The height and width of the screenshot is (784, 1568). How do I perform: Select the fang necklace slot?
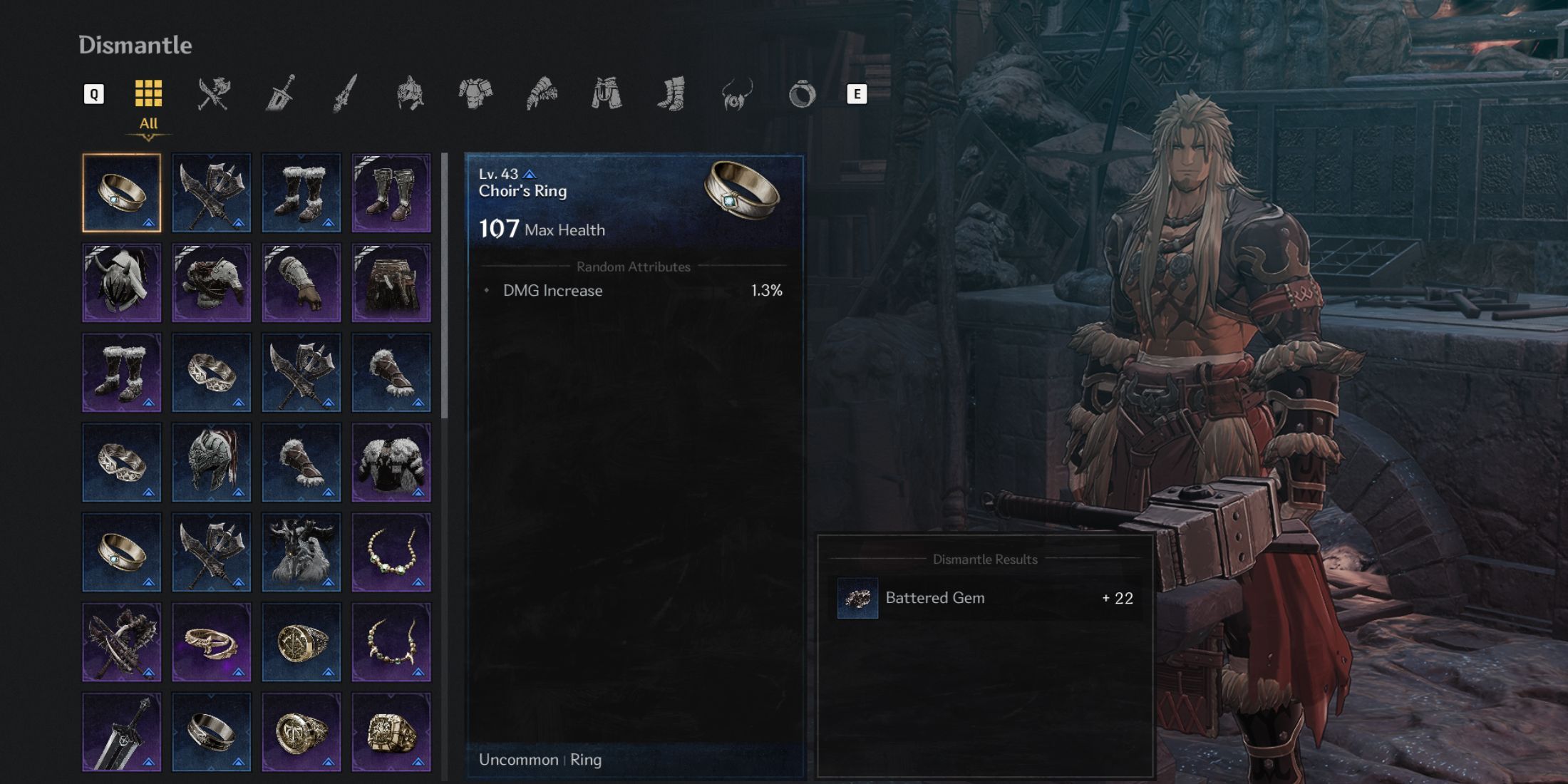[391, 642]
